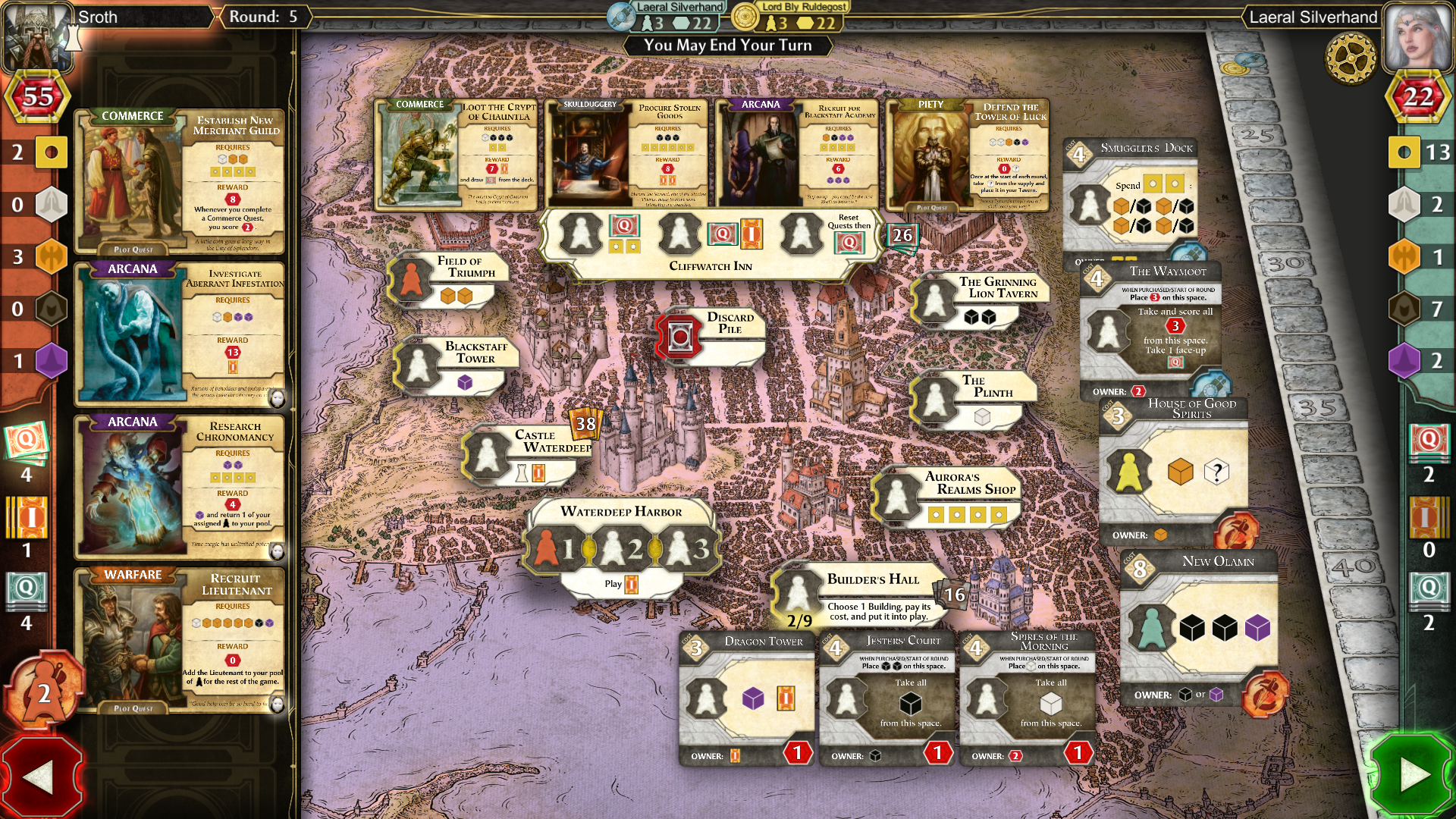The width and height of the screenshot is (1456, 819).
Task: View Defend the Tower of Luck quest
Action: (x=968, y=155)
